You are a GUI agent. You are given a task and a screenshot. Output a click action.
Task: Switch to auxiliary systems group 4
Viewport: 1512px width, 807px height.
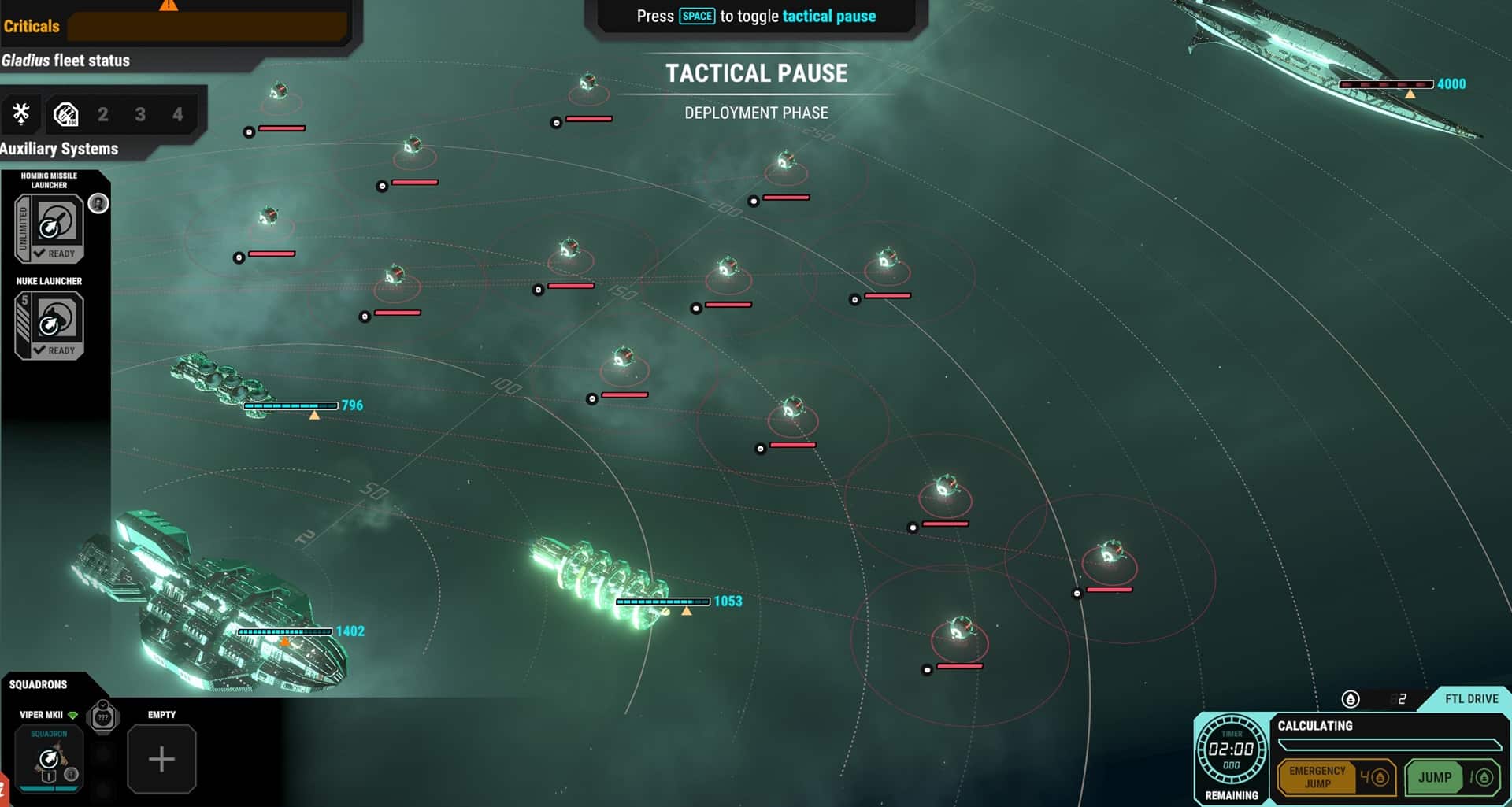pos(178,115)
